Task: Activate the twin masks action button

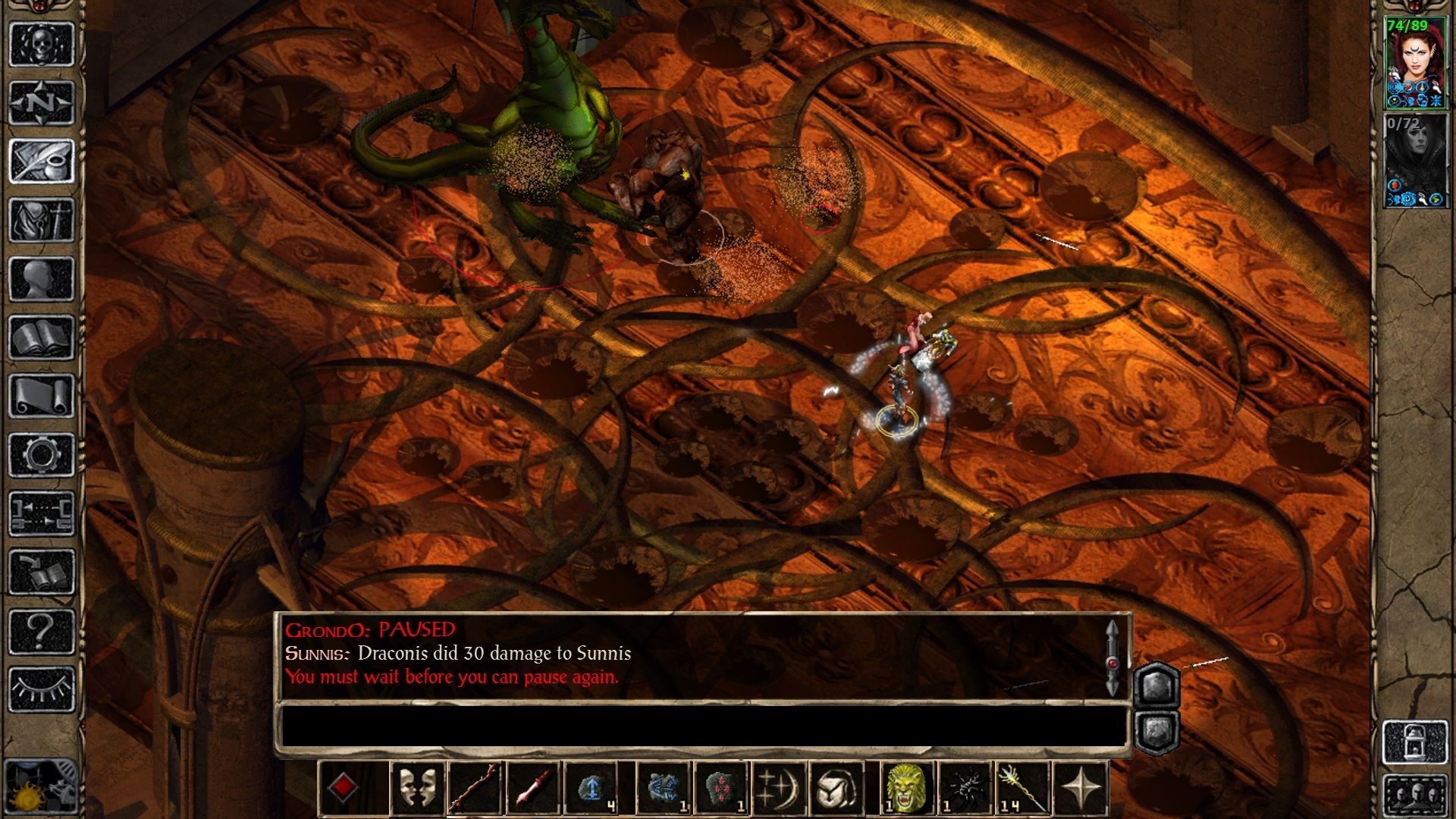Action: click(418, 788)
